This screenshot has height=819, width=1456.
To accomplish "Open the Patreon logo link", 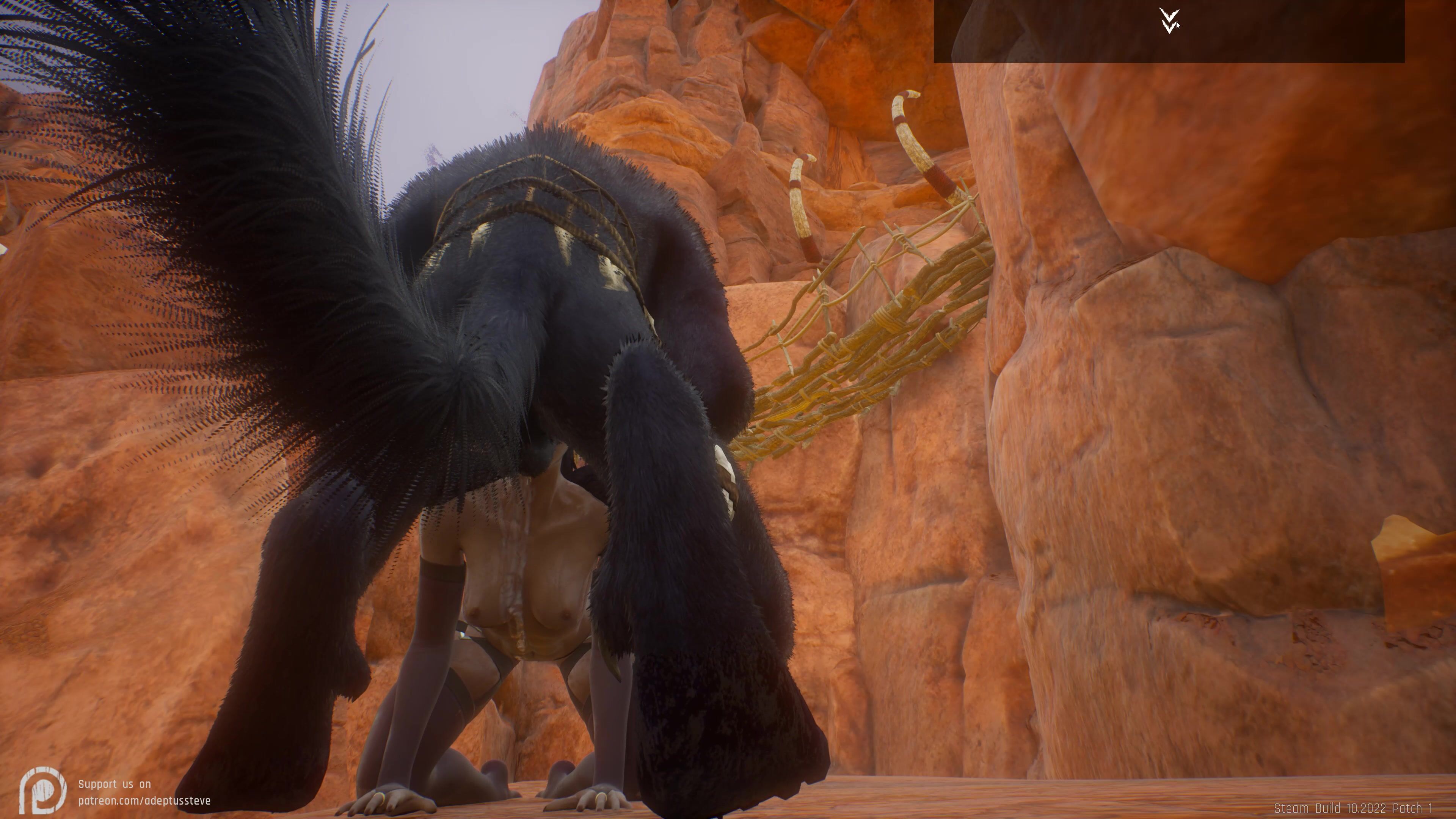I will 42,790.
